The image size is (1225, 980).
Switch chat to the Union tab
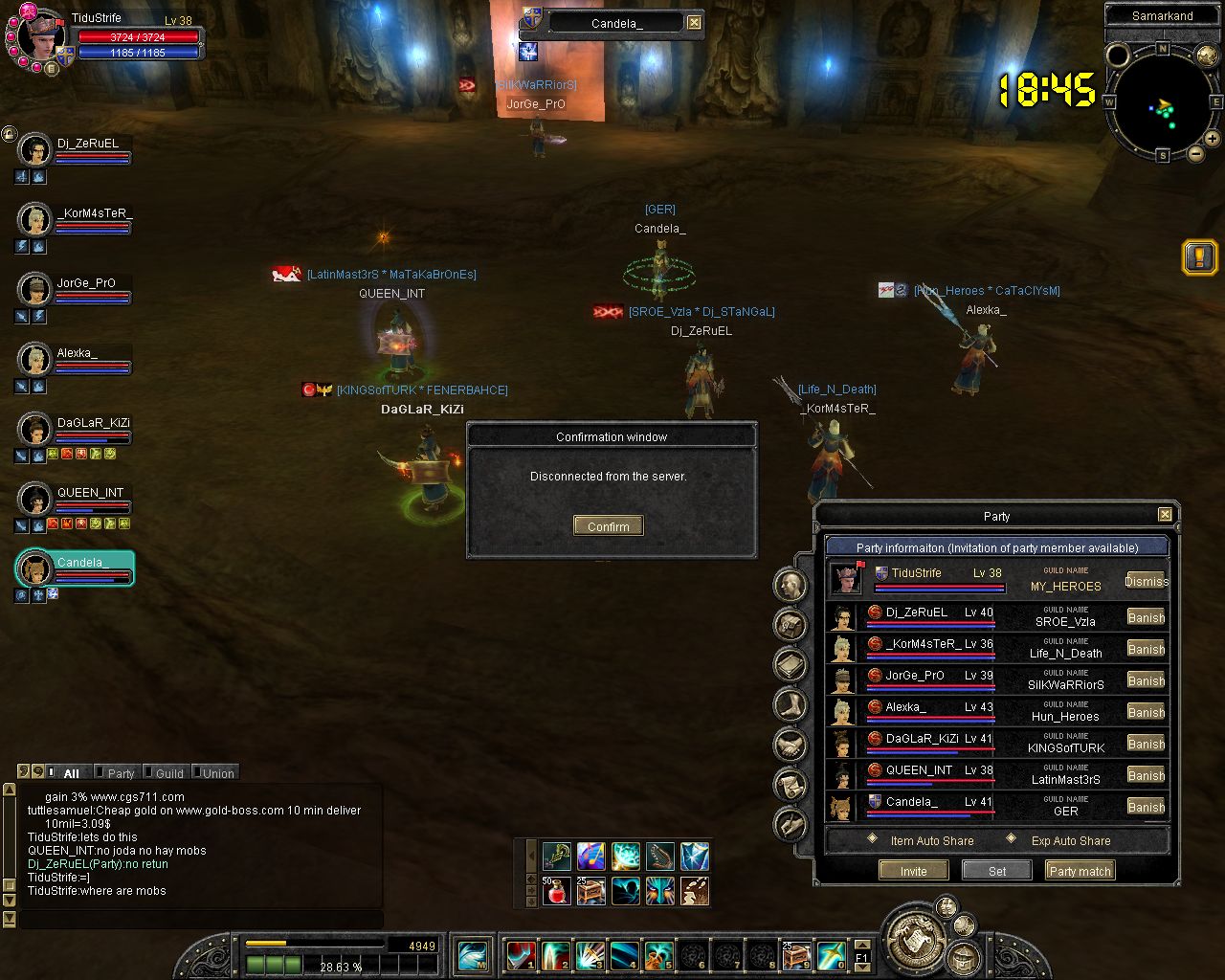pyautogui.click(x=217, y=773)
